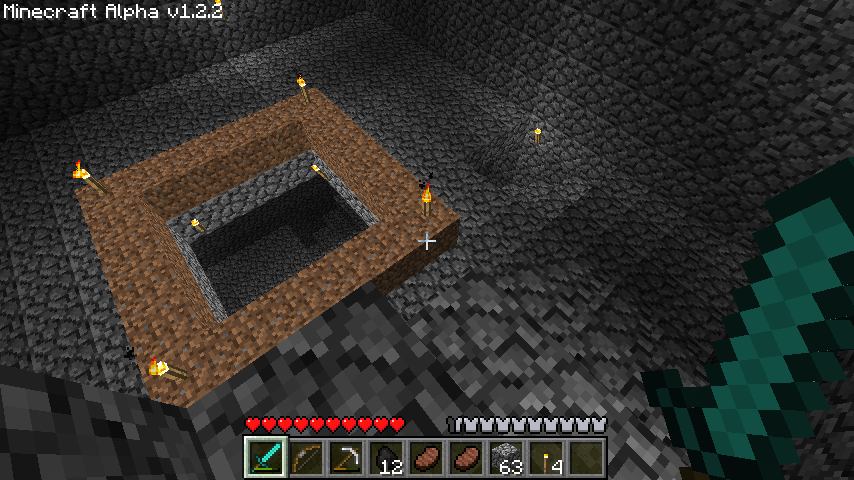The width and height of the screenshot is (854, 480).
Task: Select the diamond sword hotbar slot
Action: 266,458
